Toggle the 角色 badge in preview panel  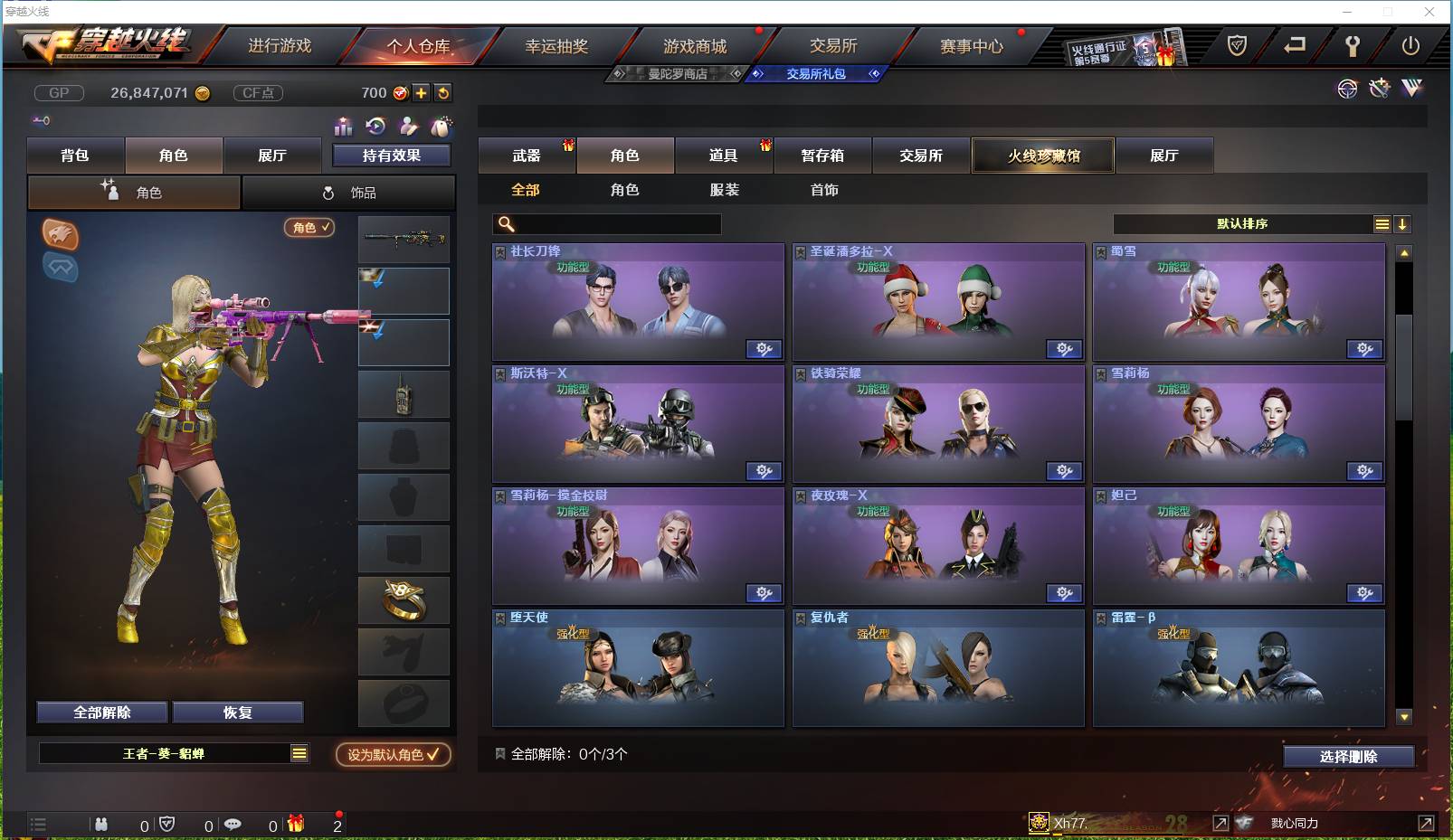309,228
